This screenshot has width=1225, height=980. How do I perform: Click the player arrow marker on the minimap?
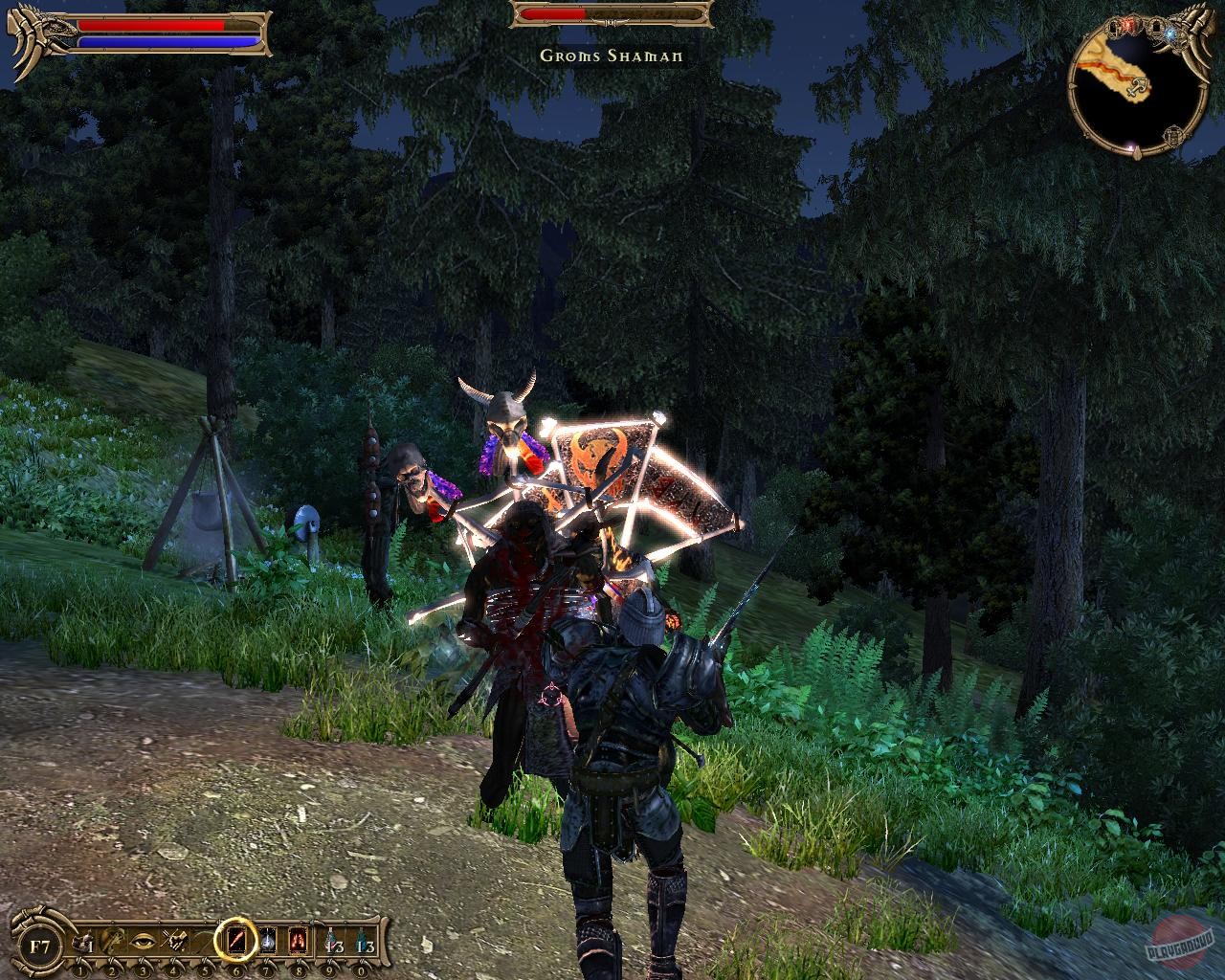coord(1139,86)
